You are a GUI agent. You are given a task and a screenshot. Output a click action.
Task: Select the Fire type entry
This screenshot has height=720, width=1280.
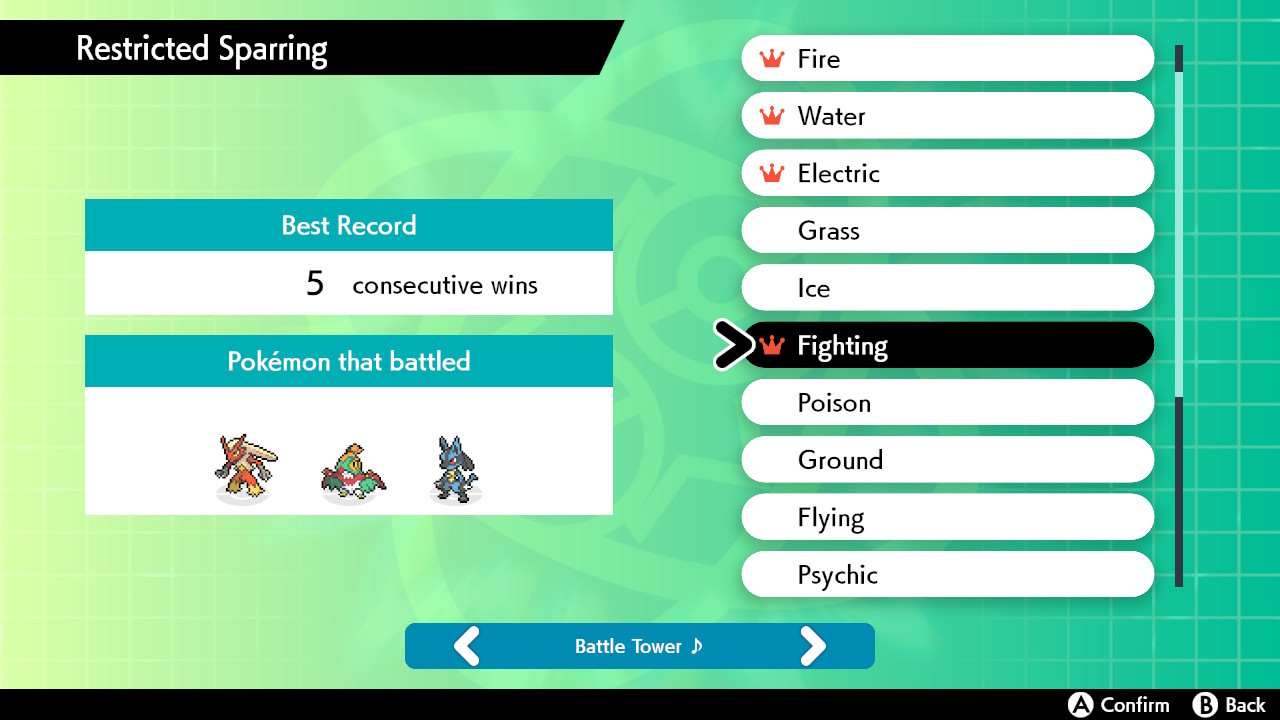(947, 59)
